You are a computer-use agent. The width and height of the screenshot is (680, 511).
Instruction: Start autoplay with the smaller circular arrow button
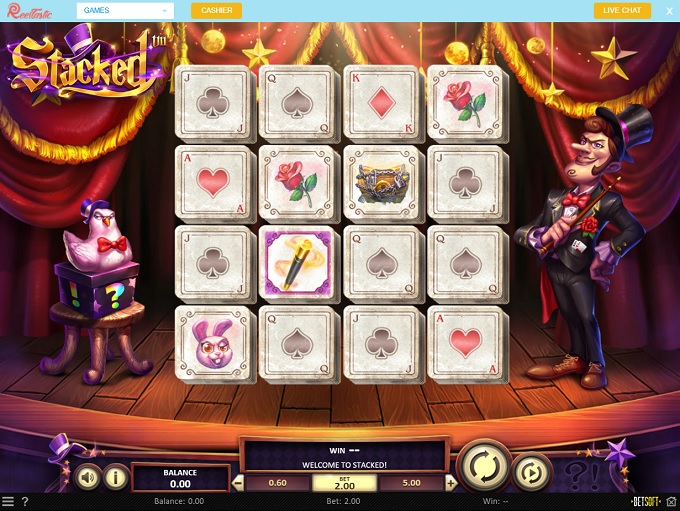(x=532, y=472)
